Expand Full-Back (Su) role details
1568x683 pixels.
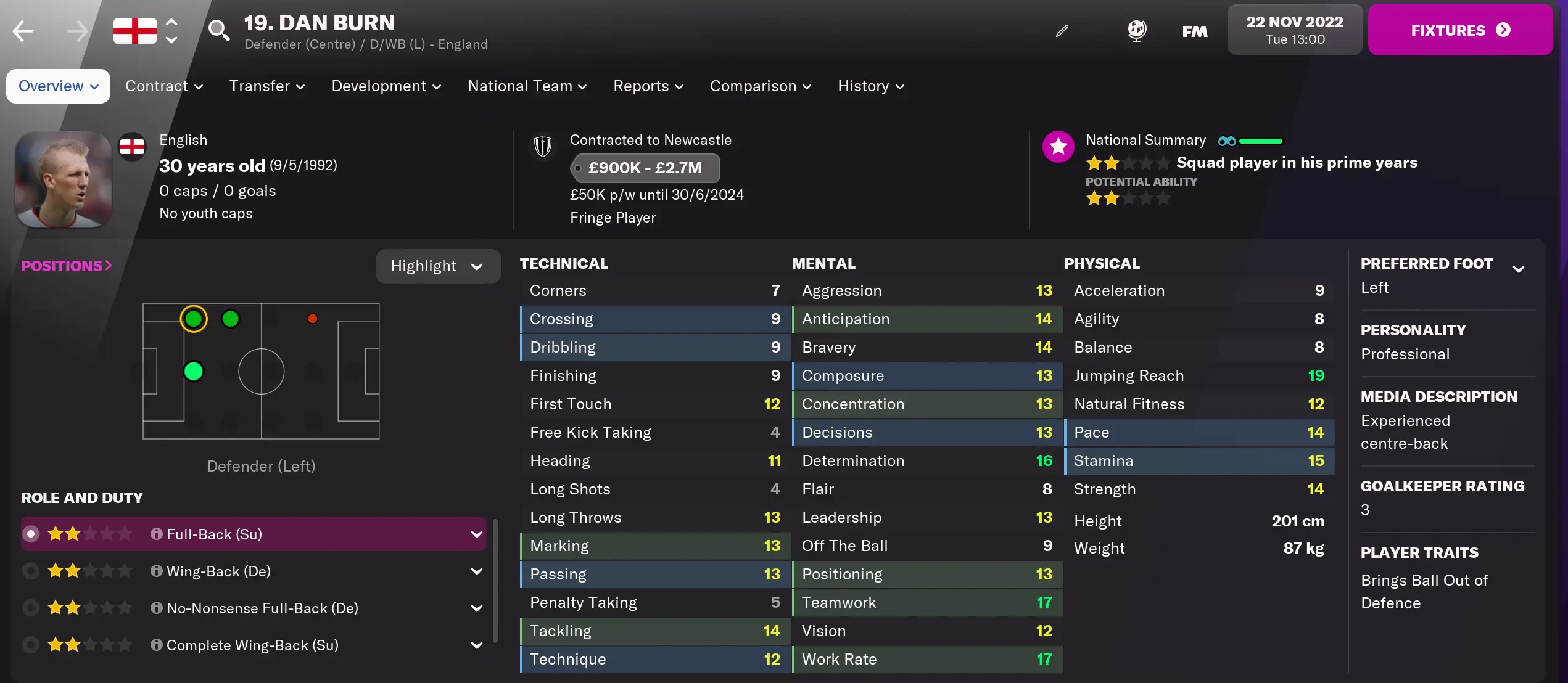click(x=475, y=534)
